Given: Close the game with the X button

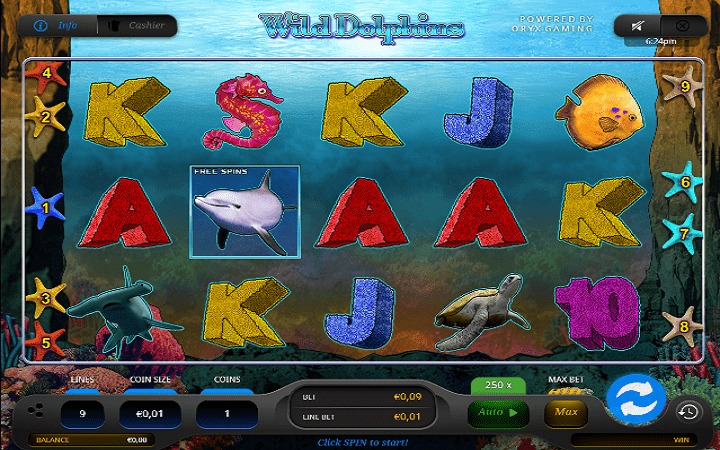Looking at the screenshot, I should (x=682, y=25).
